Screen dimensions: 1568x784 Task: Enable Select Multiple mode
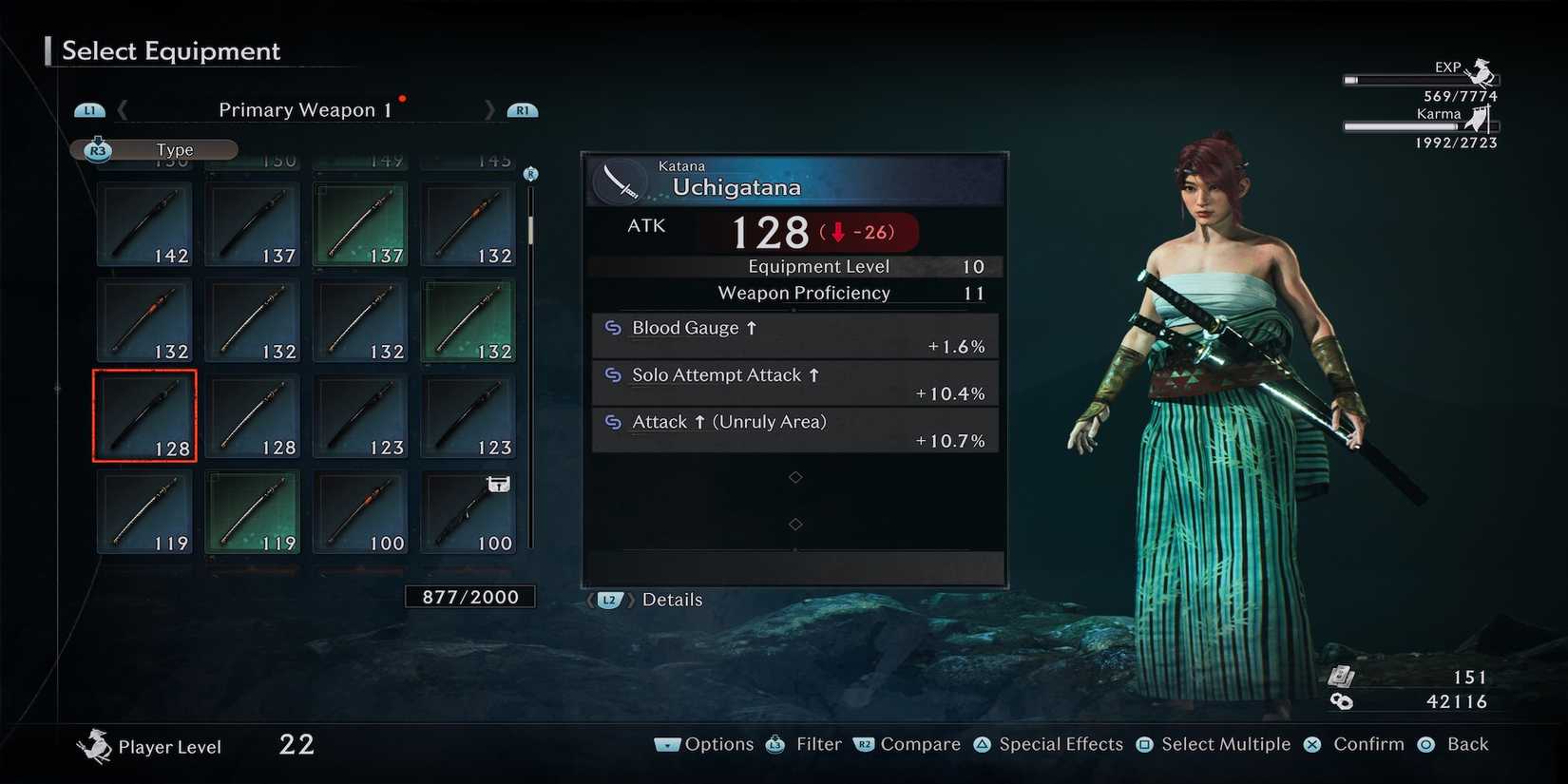click(1143, 744)
